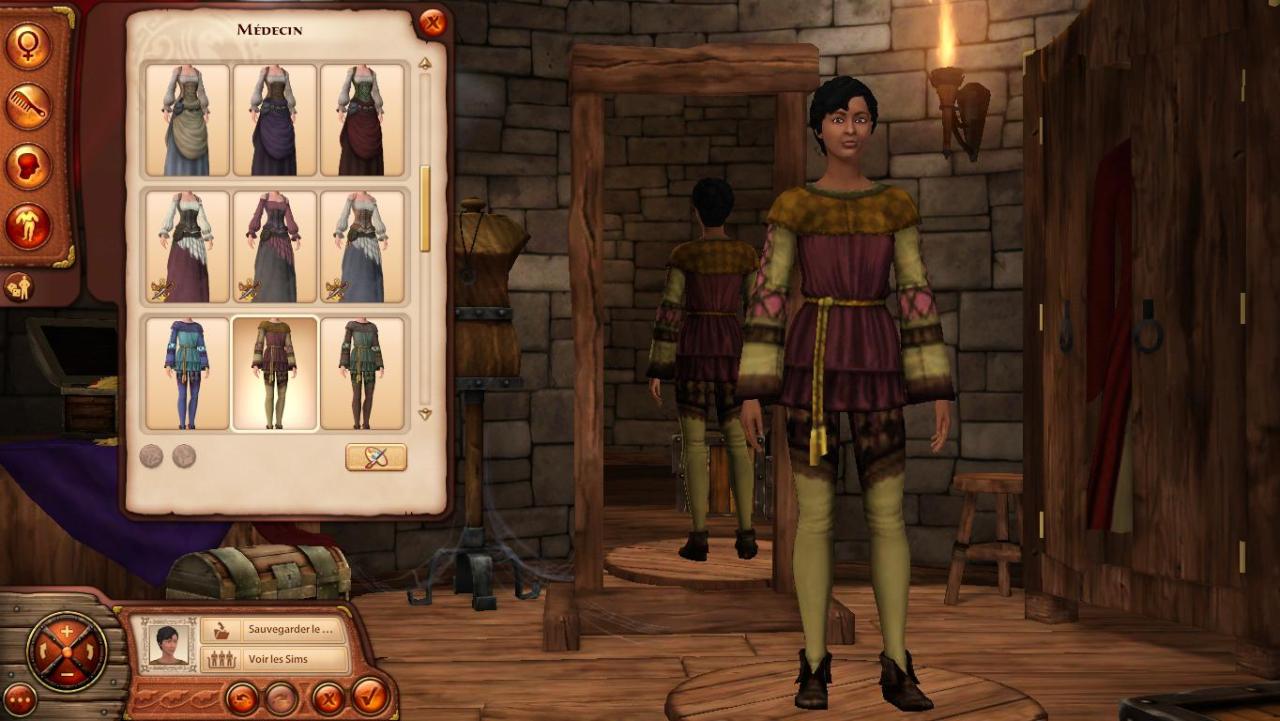Close the Médecin outfit panel
The height and width of the screenshot is (721, 1280).
click(432, 22)
